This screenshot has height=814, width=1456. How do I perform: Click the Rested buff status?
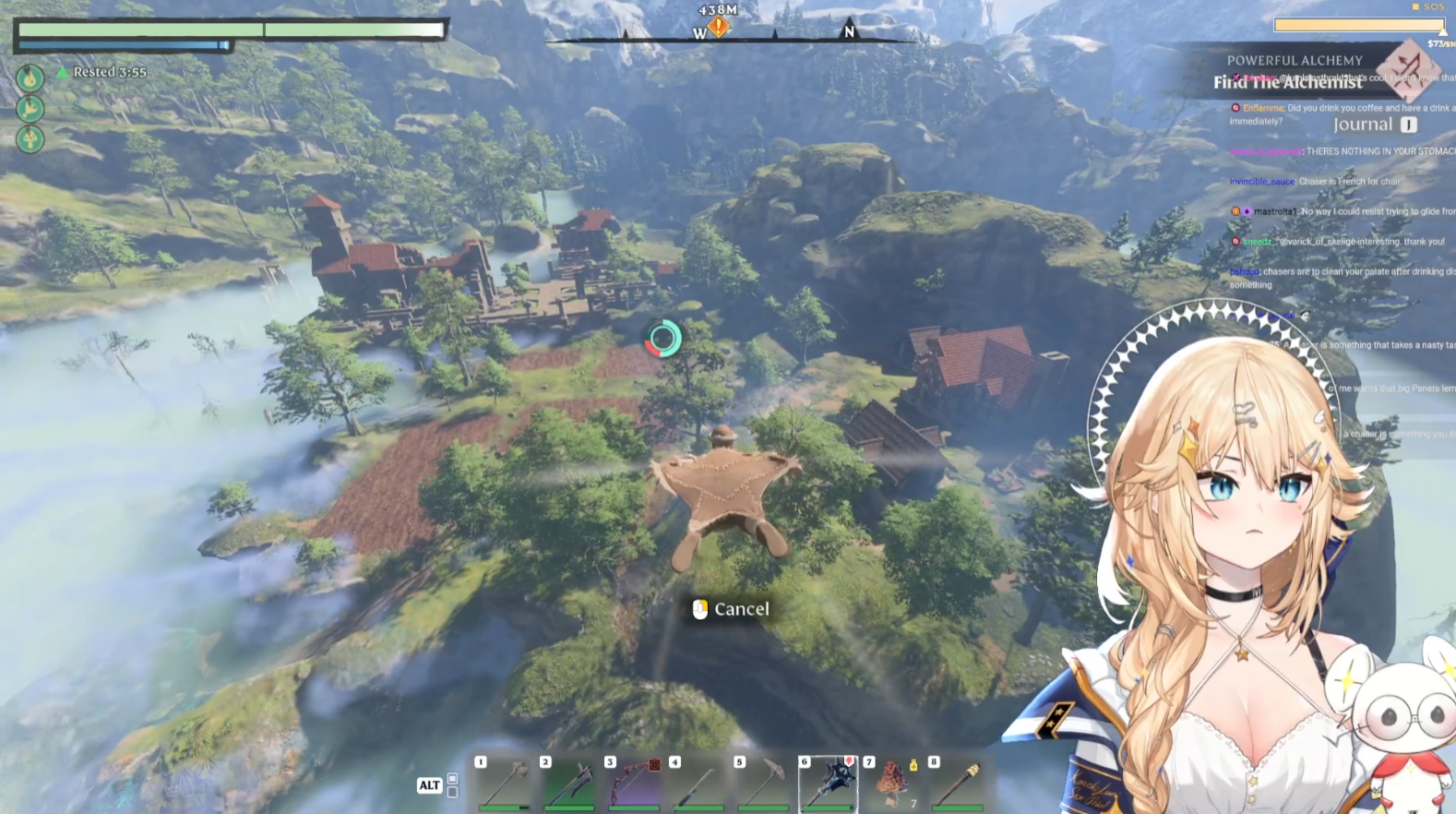pos(109,72)
